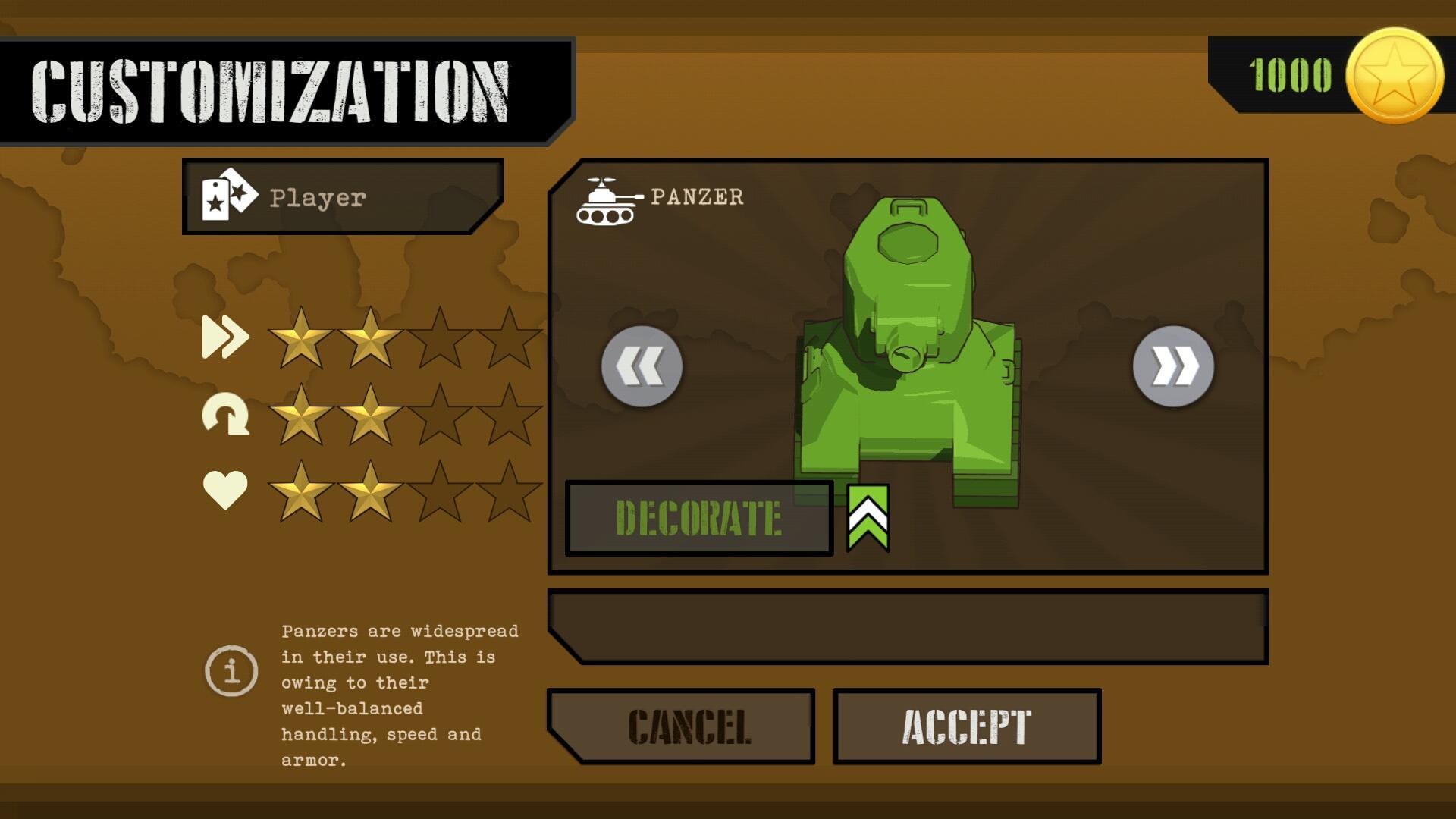Image resolution: width=1456 pixels, height=819 pixels.
Task: Click the green double-chevron rank badge
Action: (868, 518)
